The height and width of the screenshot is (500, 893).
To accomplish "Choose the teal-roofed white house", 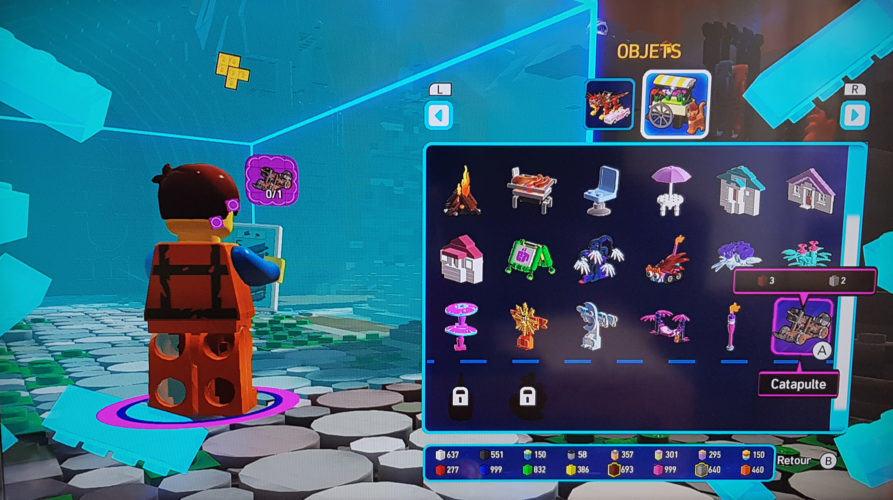I will (x=738, y=191).
